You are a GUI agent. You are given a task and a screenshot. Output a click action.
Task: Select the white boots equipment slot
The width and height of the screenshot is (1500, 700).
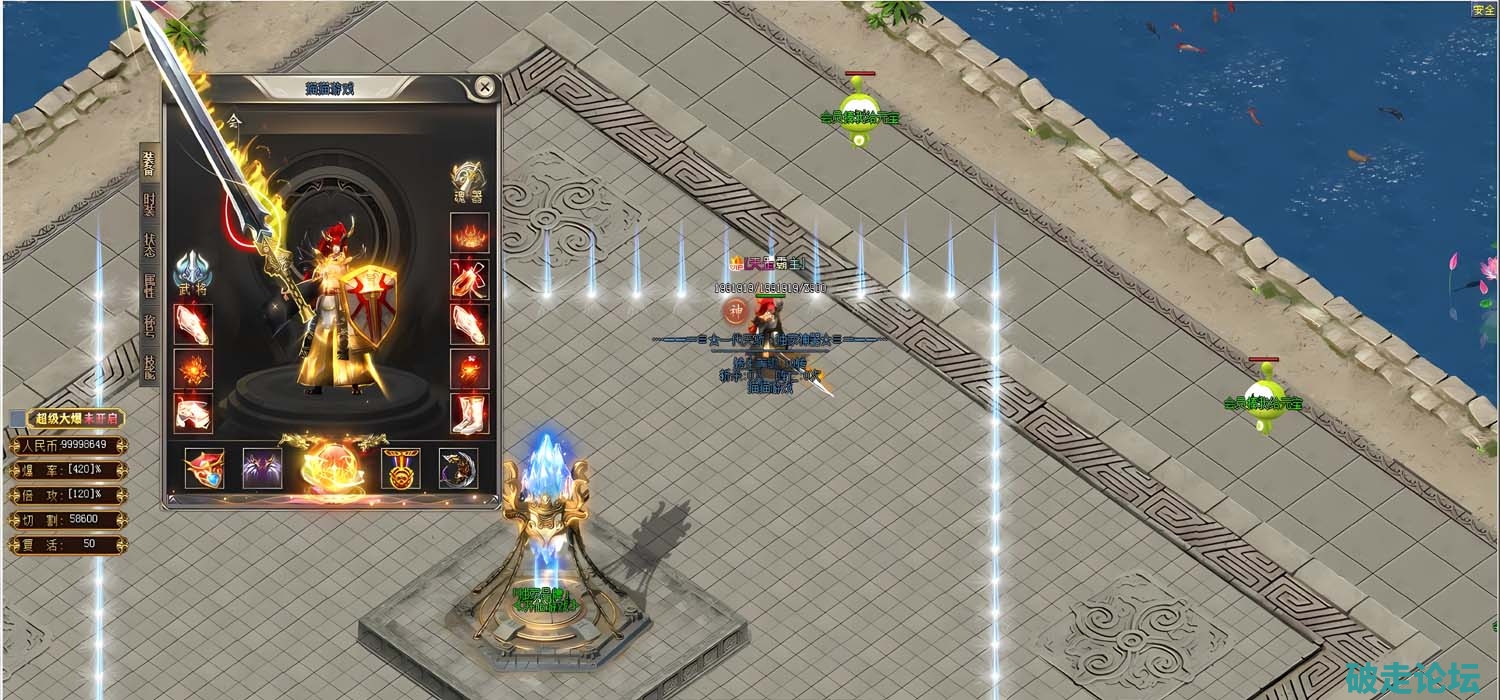click(469, 413)
